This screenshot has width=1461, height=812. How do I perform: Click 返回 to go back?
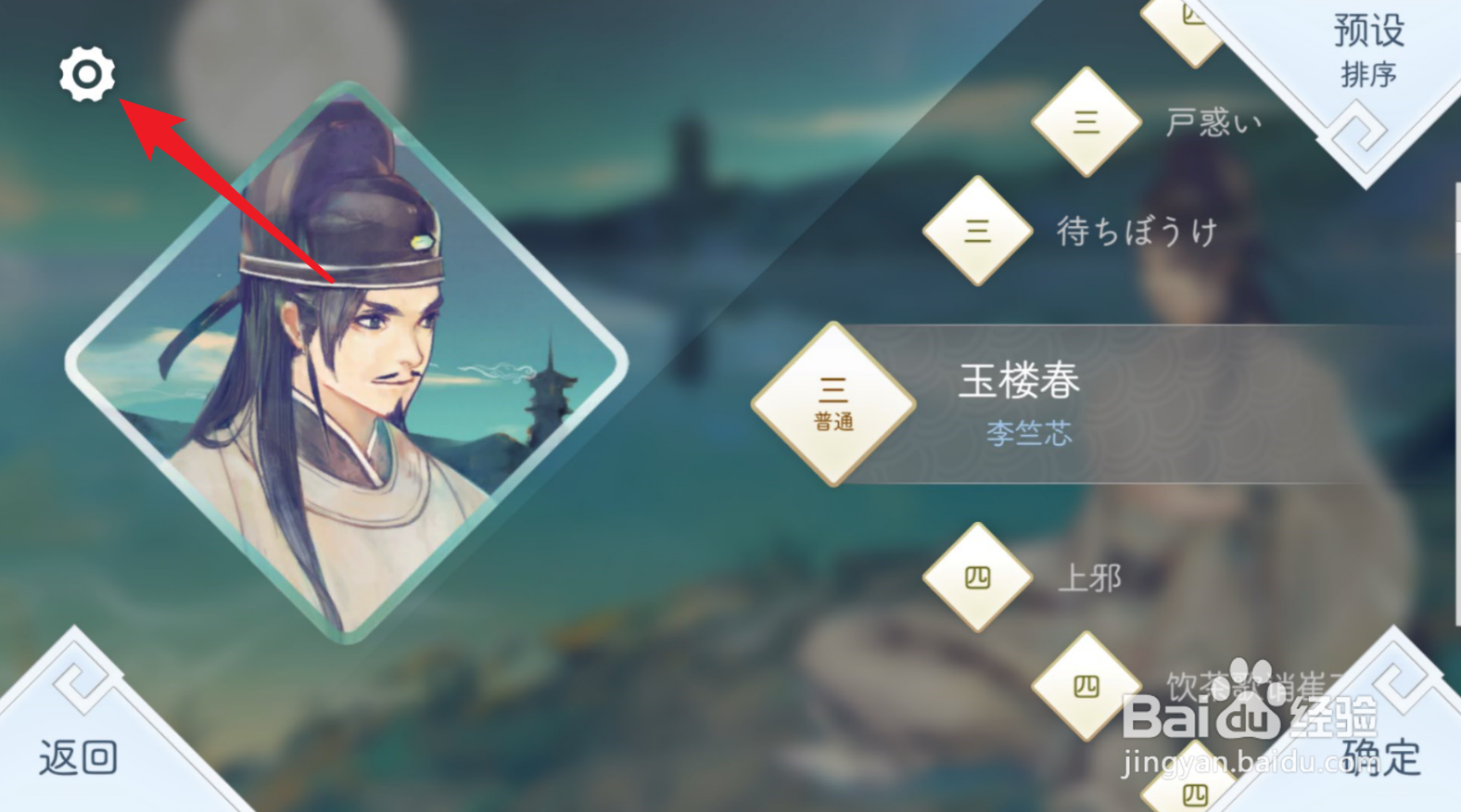pos(79,758)
